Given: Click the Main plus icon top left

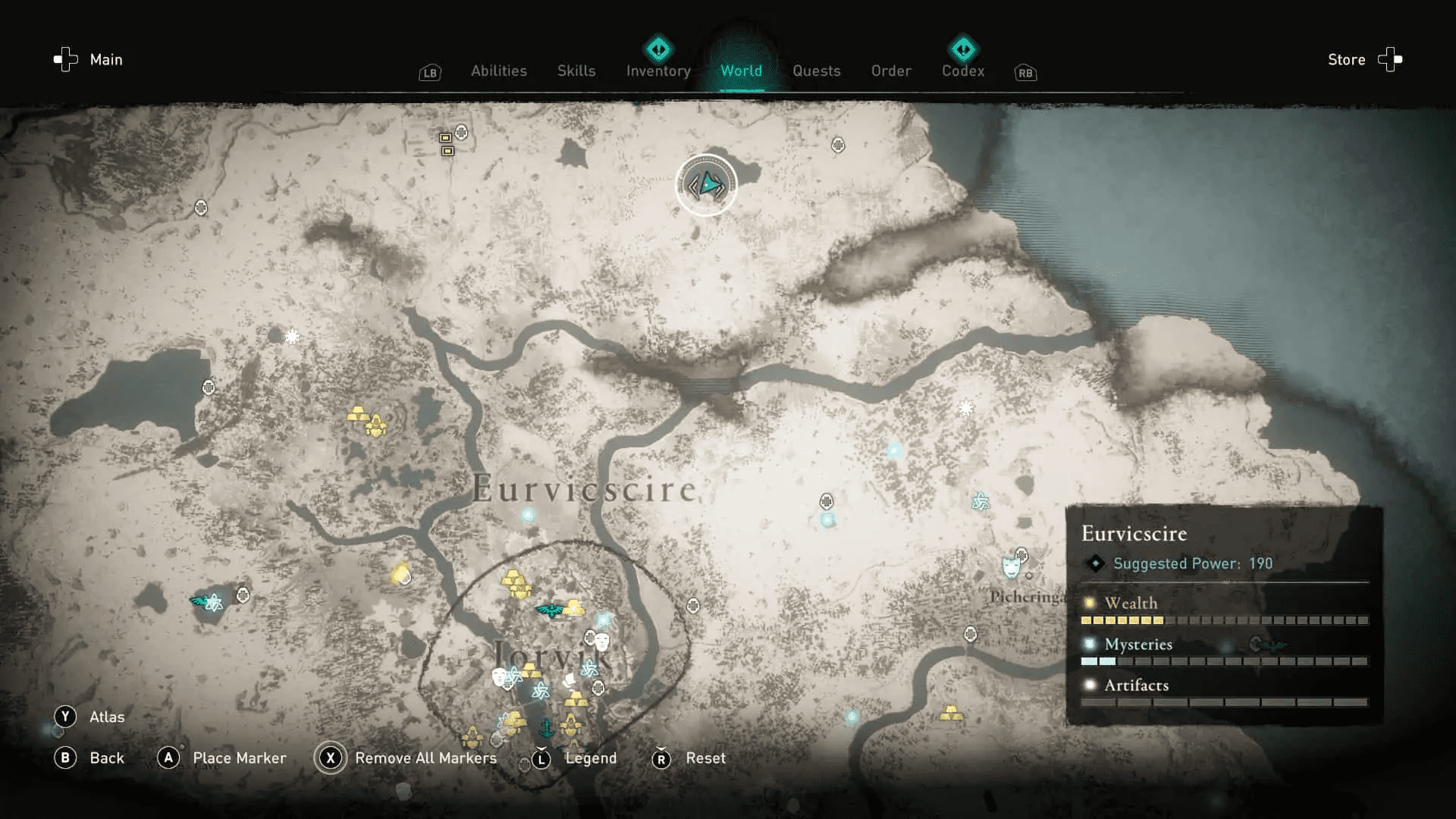Looking at the screenshot, I should (64, 59).
